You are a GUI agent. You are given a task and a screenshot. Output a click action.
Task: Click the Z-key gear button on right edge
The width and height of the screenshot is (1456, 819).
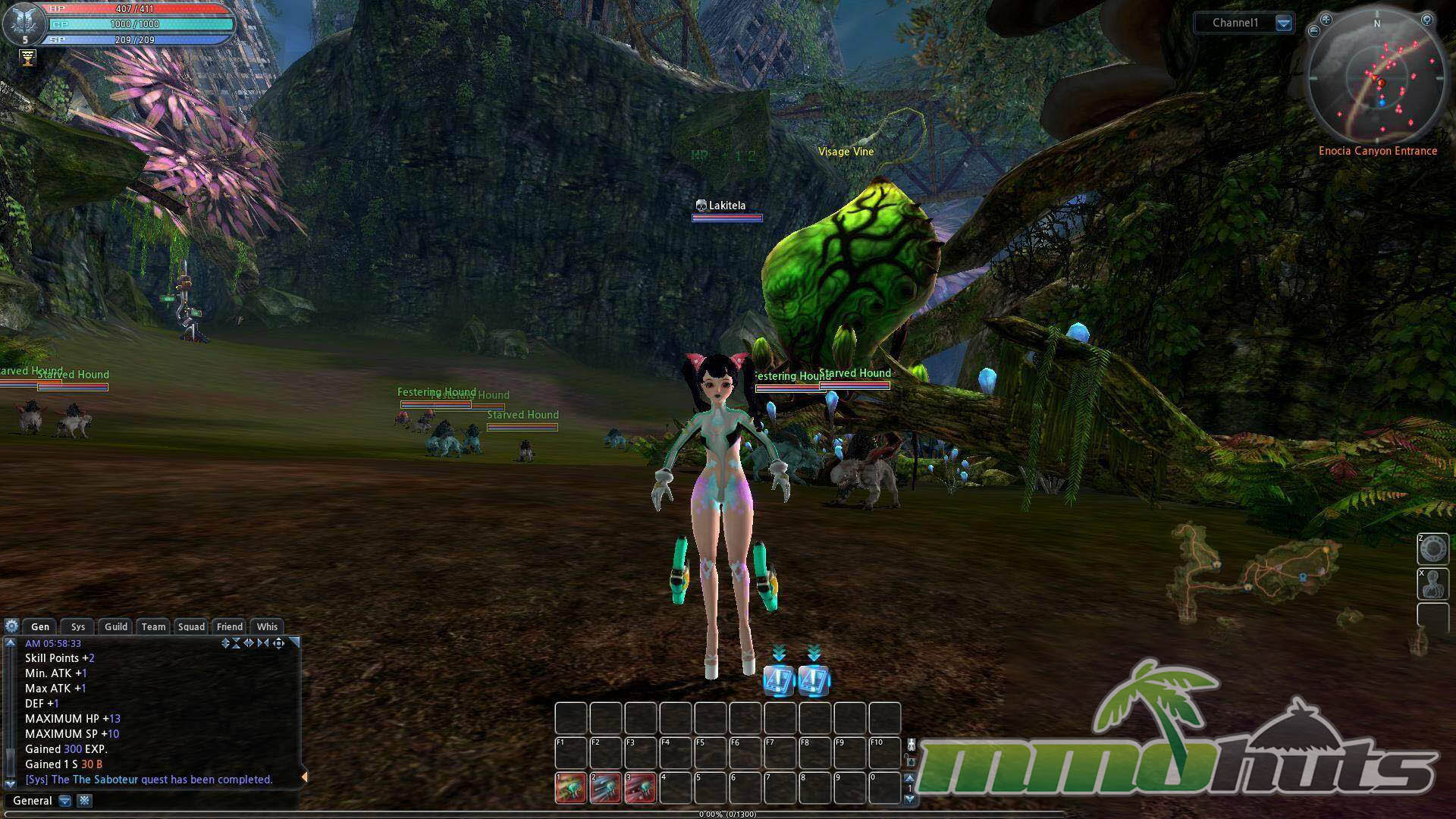pyautogui.click(x=1432, y=549)
